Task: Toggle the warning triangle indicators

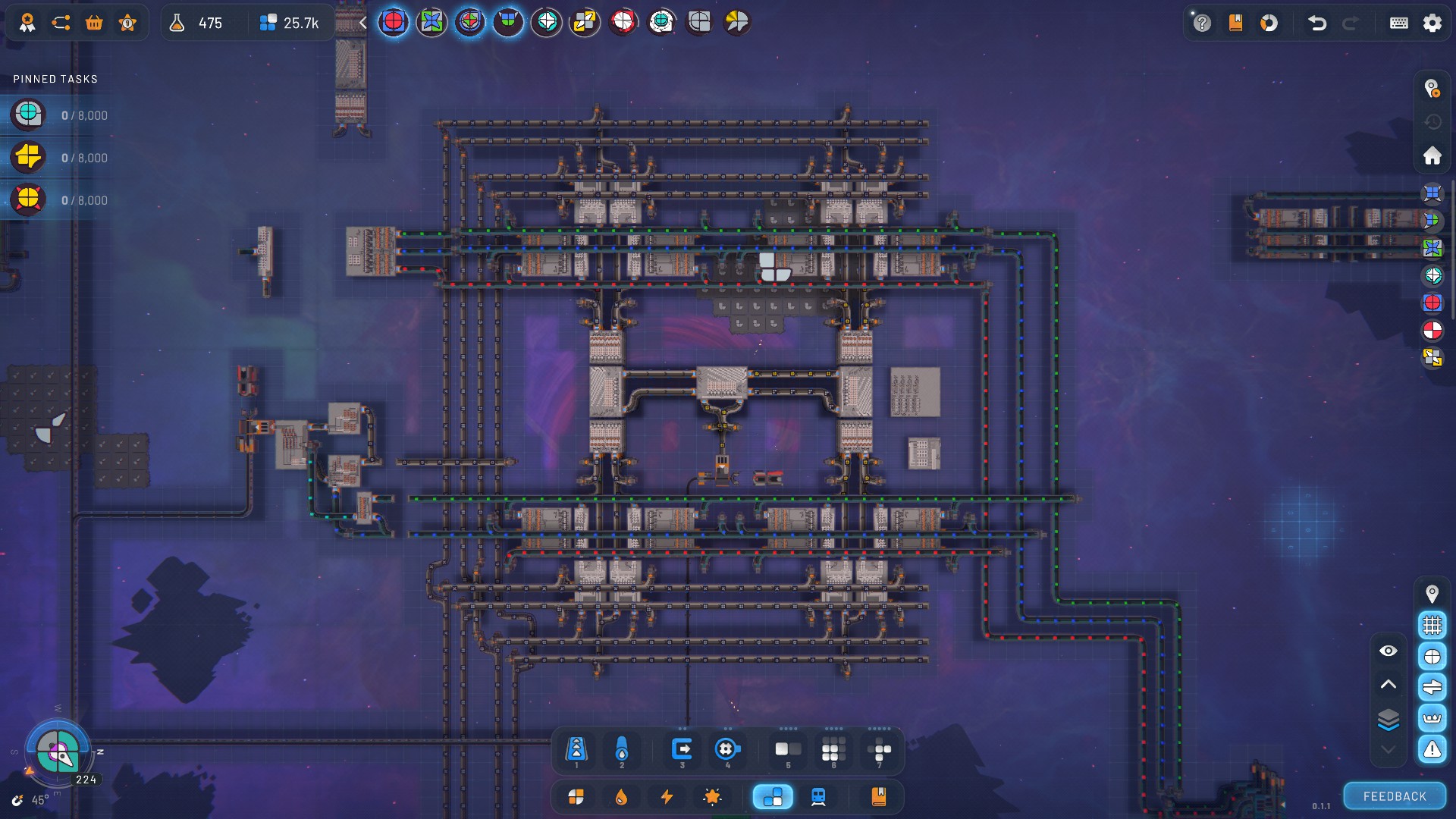Action: (x=1432, y=749)
